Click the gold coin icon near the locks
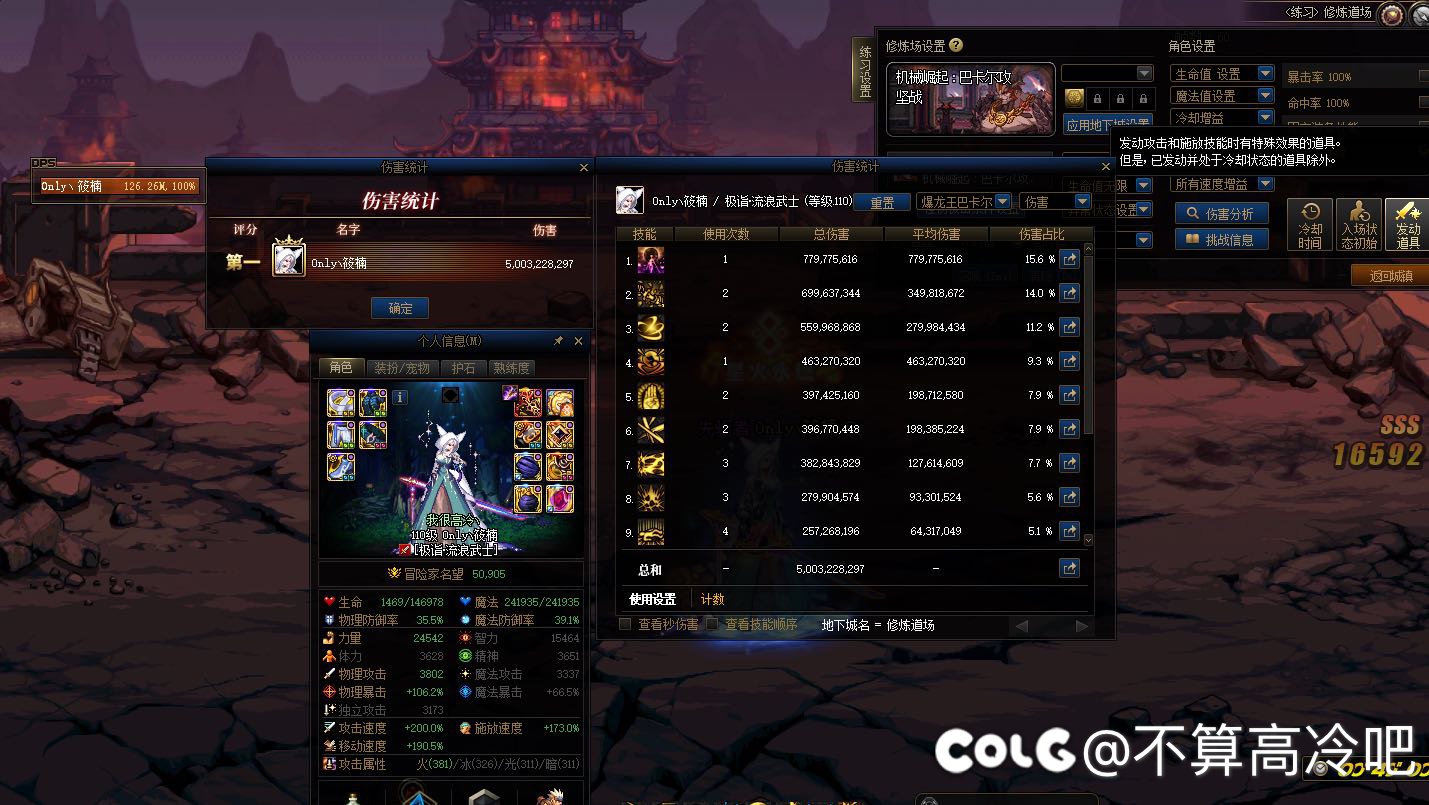The image size is (1429, 805). [x=1073, y=98]
